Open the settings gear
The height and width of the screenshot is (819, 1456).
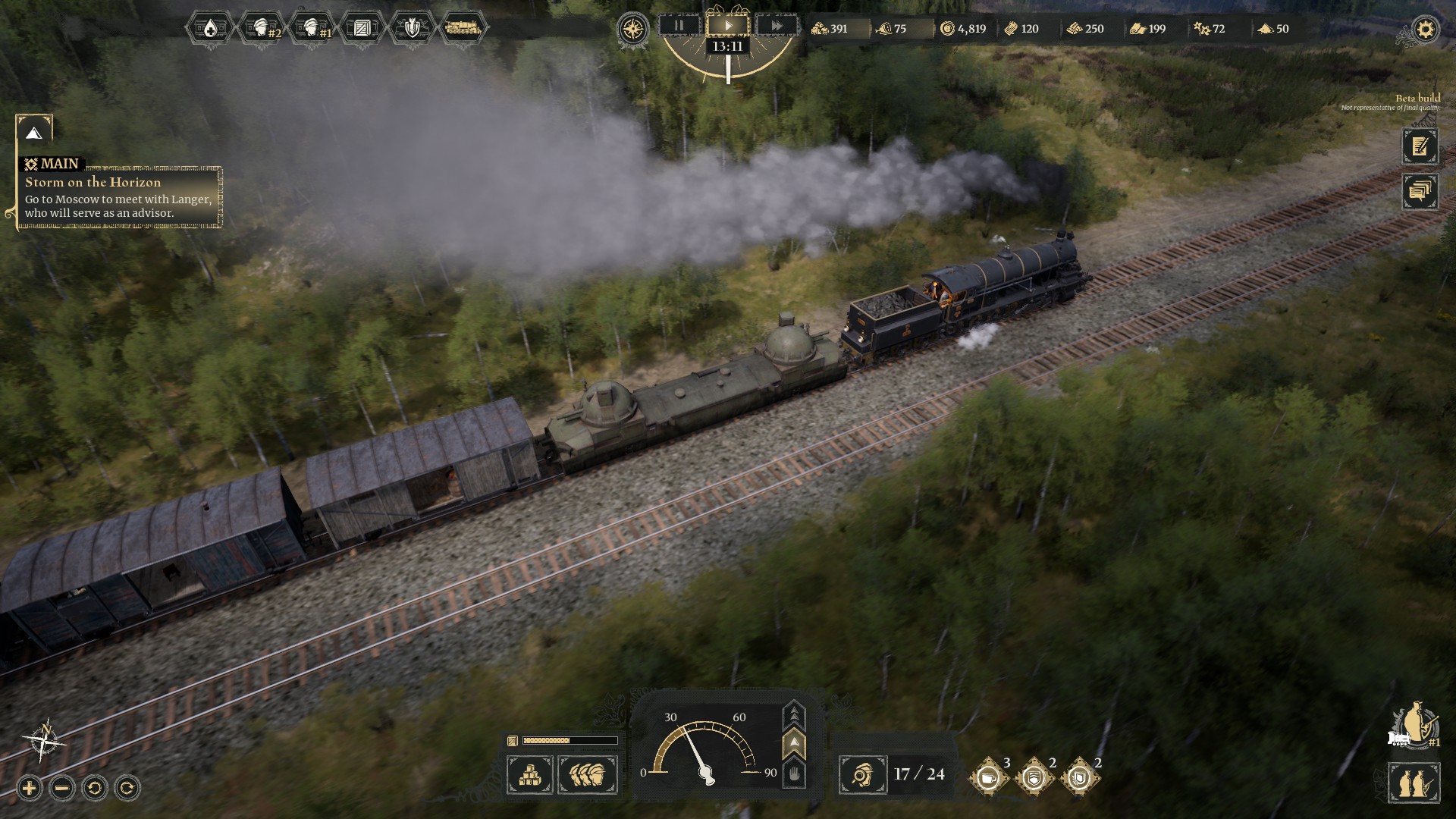(x=1426, y=30)
